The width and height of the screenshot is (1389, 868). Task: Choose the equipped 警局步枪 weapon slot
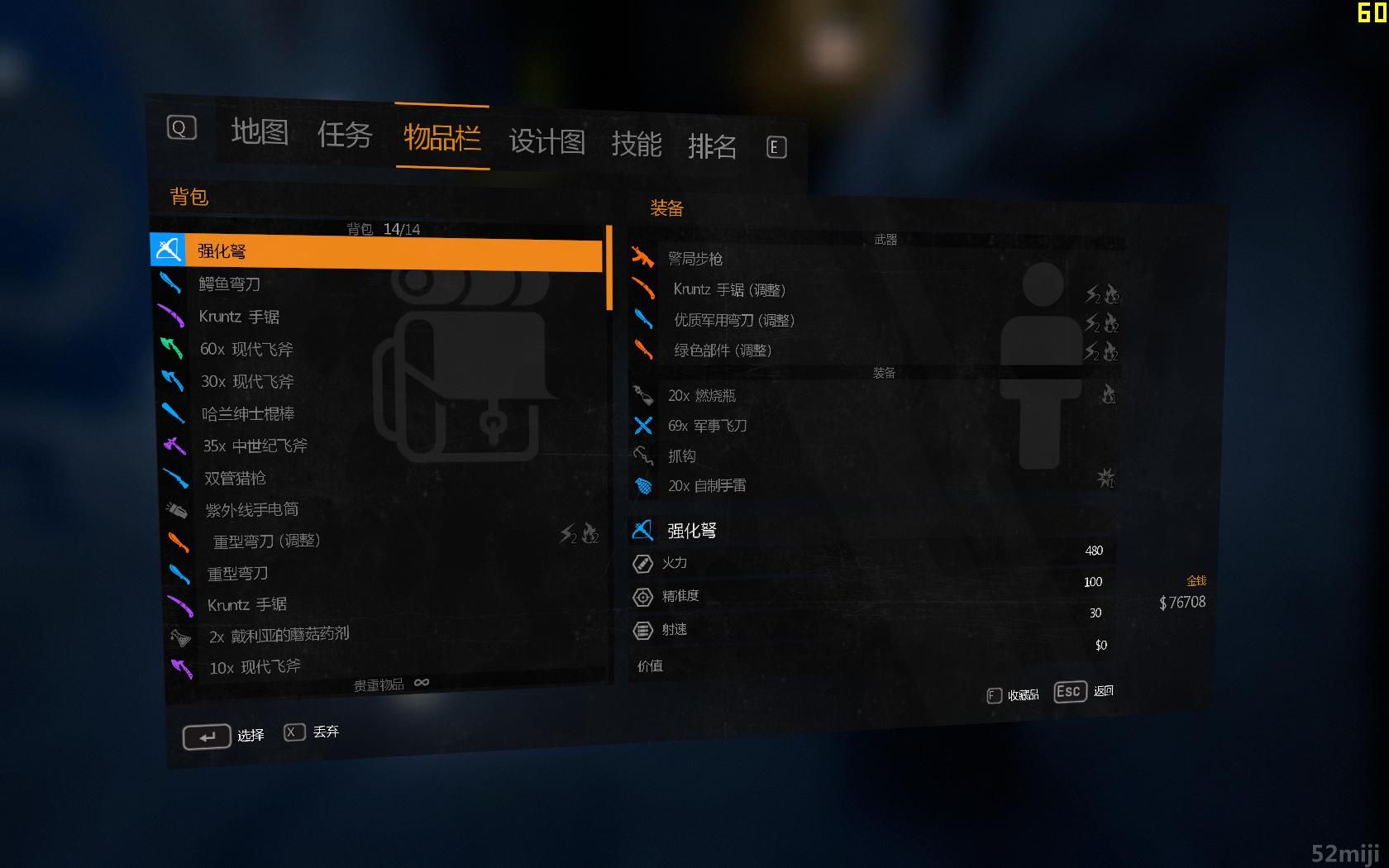coord(695,259)
